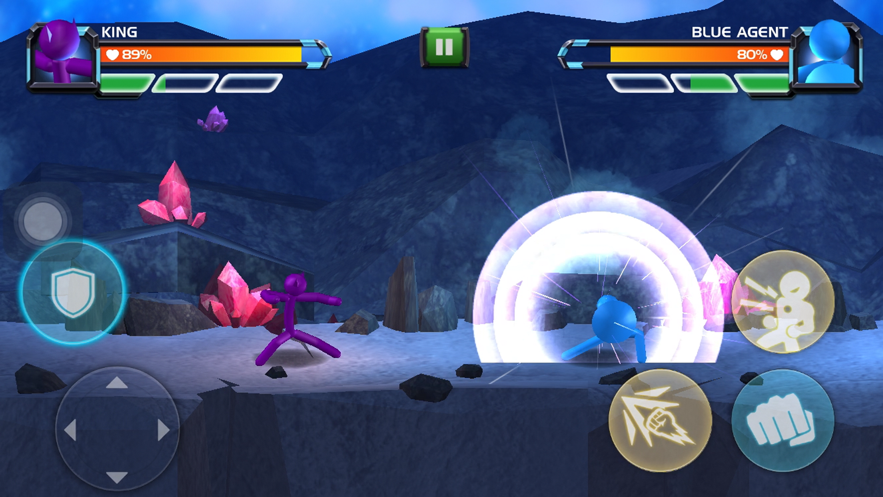This screenshot has width=883, height=497.
Task: Pause the game with the green button
Action: click(444, 47)
